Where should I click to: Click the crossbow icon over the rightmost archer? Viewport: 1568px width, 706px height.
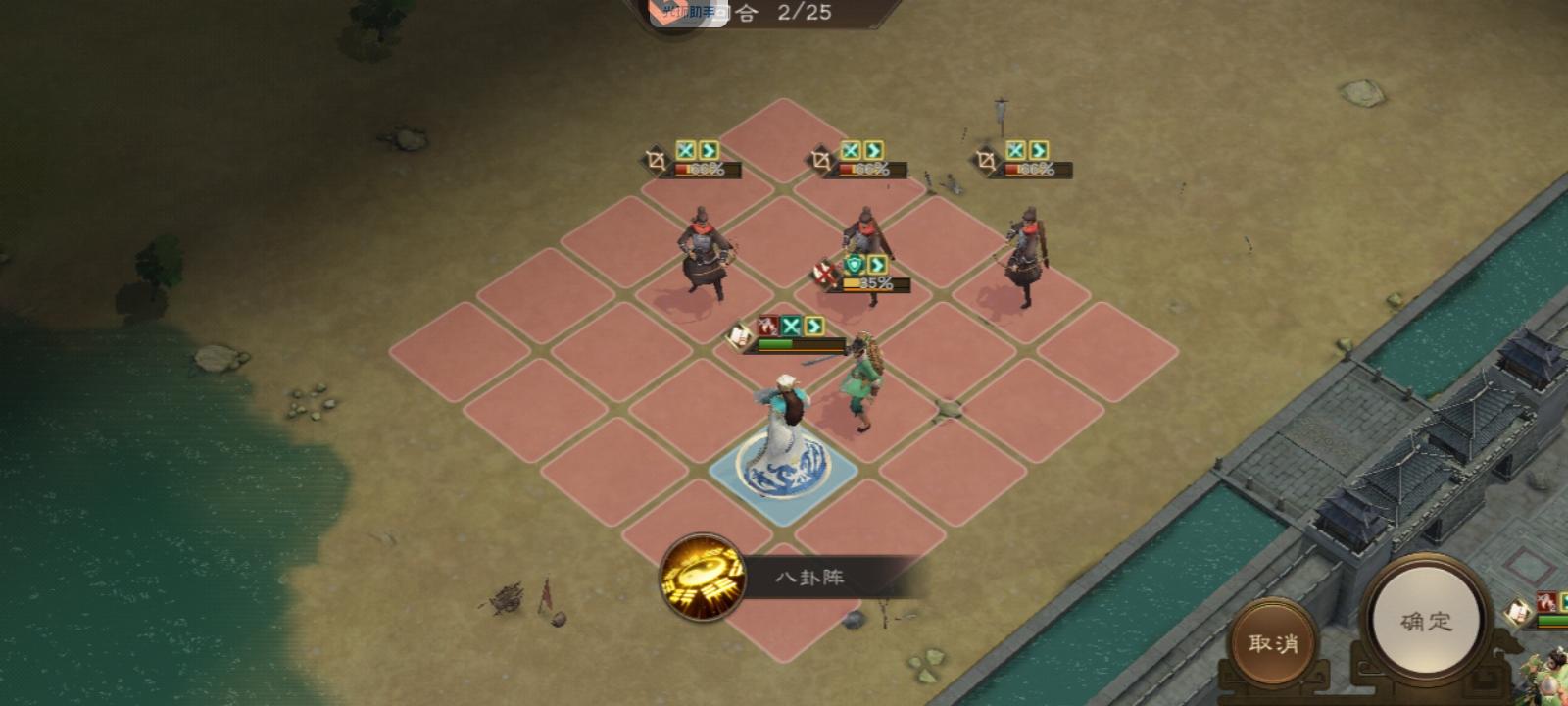coord(988,159)
